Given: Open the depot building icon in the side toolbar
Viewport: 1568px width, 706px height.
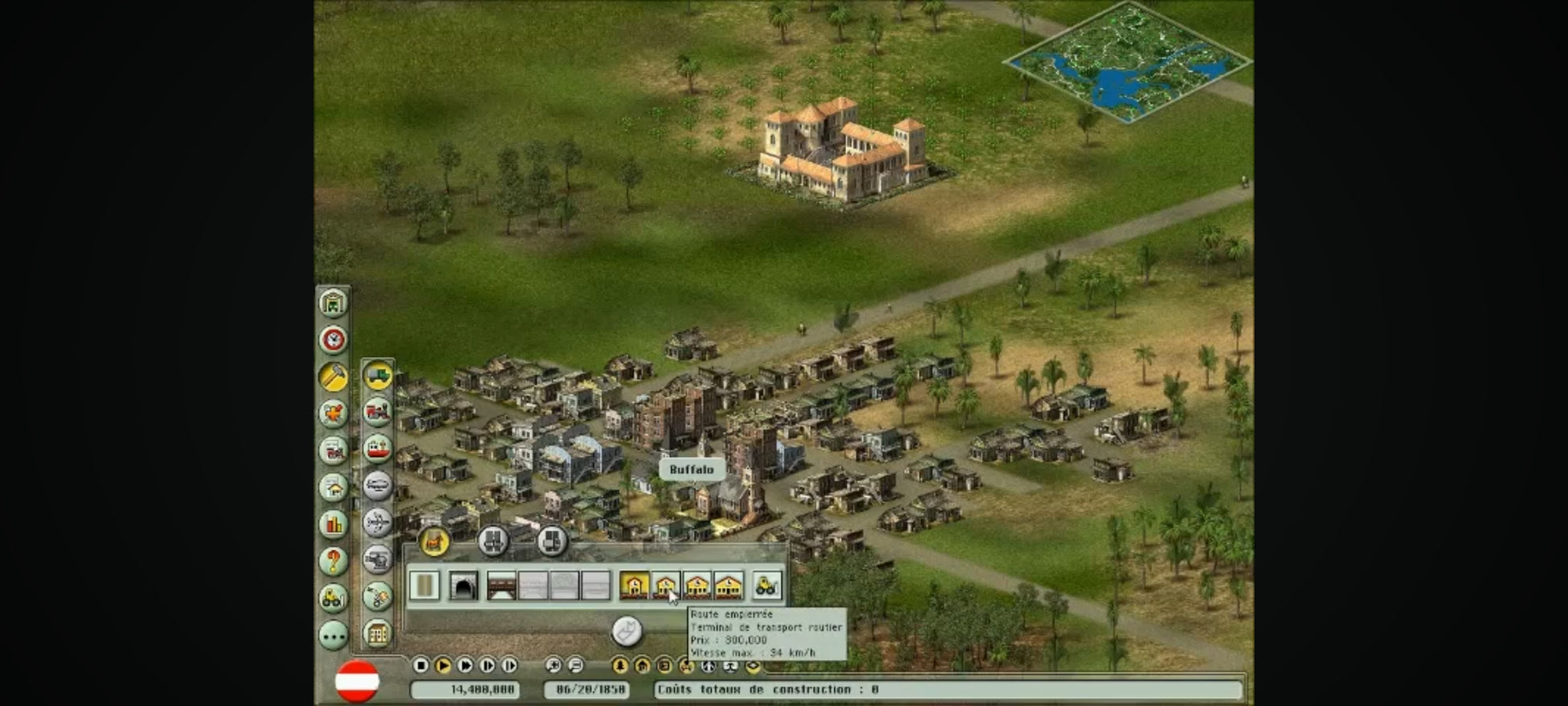Looking at the screenshot, I should coord(333,303).
